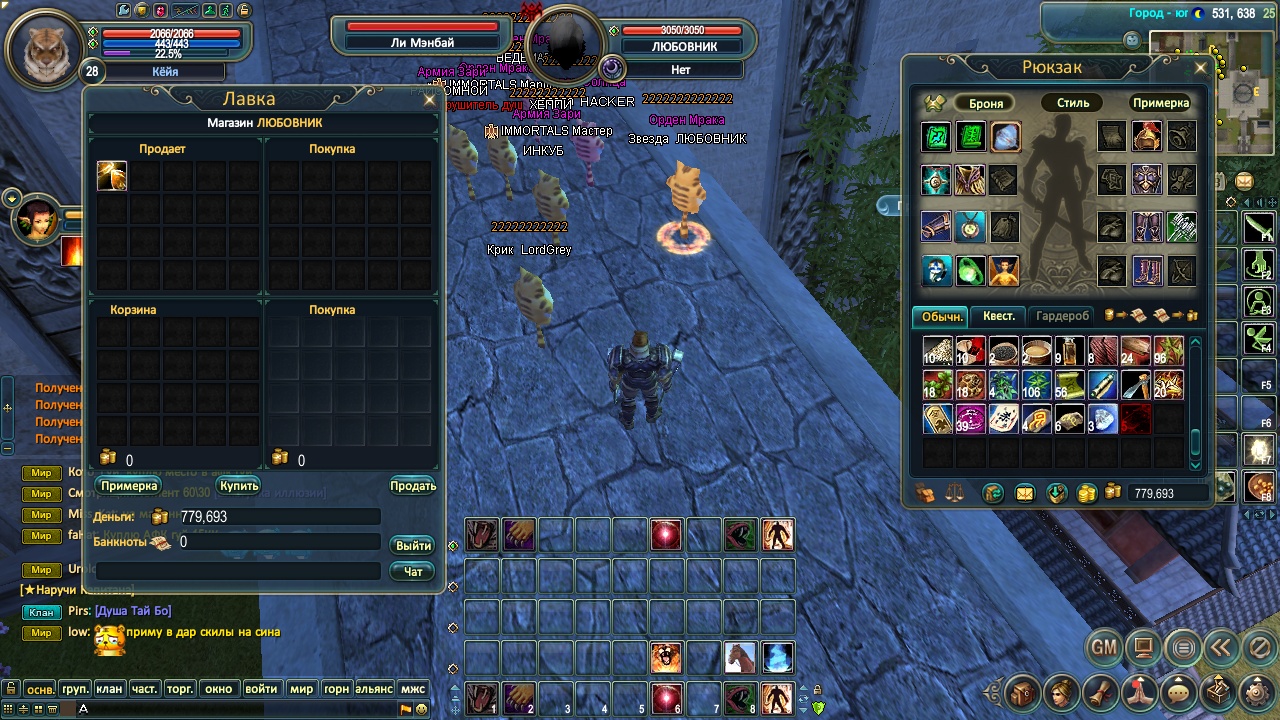The image size is (1280, 720).
Task: Select the мир chat channel tab
Action: pos(301,689)
